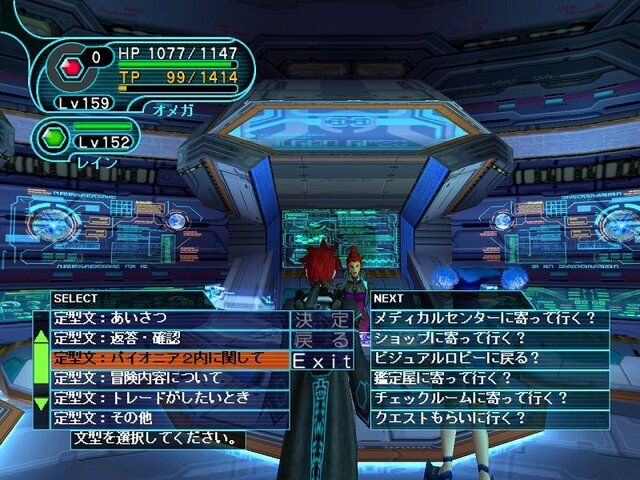The height and width of the screenshot is (480, 640).
Task: Pick the 鑑定屋に寄って行く？ phrase
Action: point(489,378)
